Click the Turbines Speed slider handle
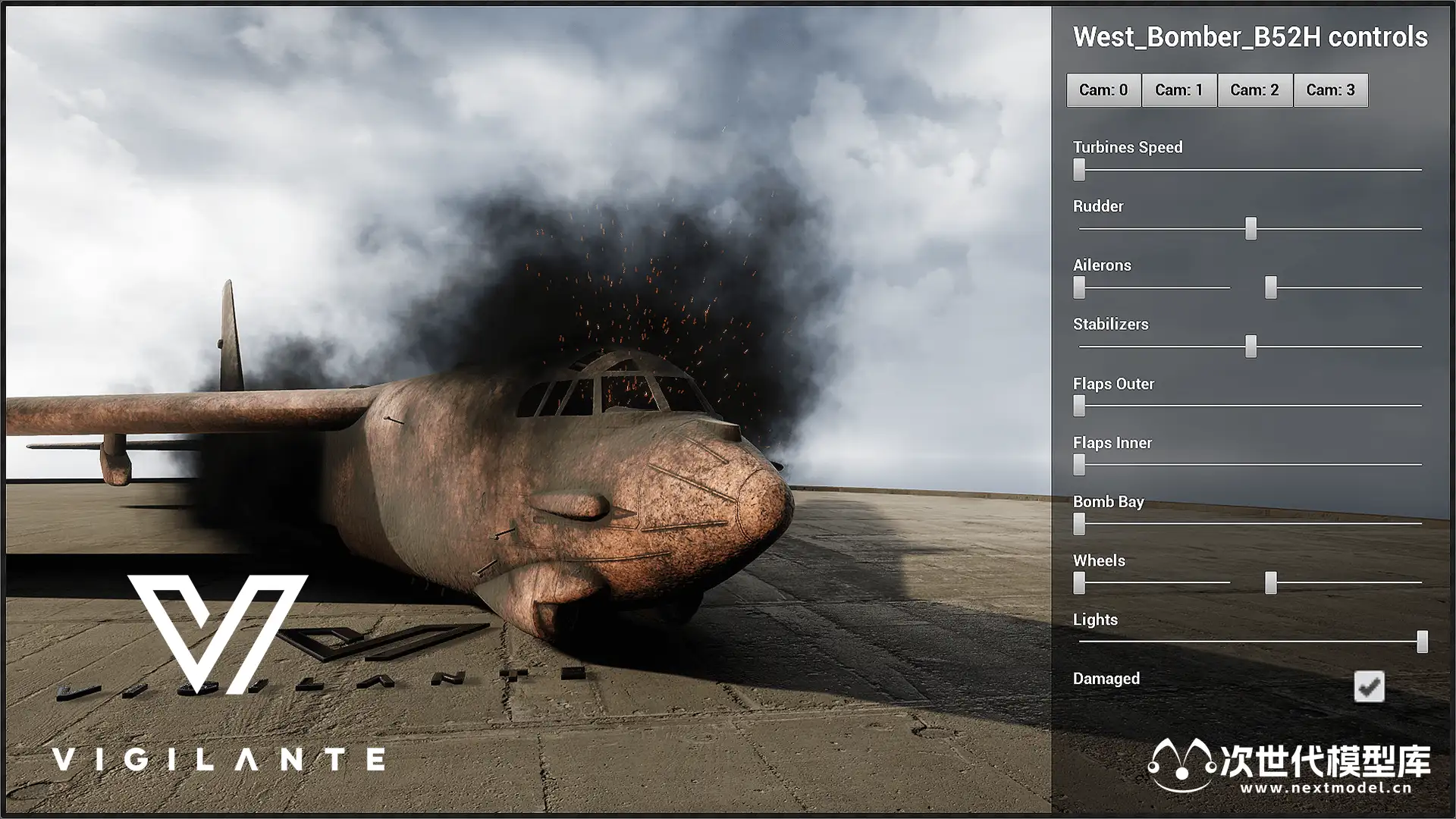Viewport: 1456px width, 819px height. (1079, 170)
